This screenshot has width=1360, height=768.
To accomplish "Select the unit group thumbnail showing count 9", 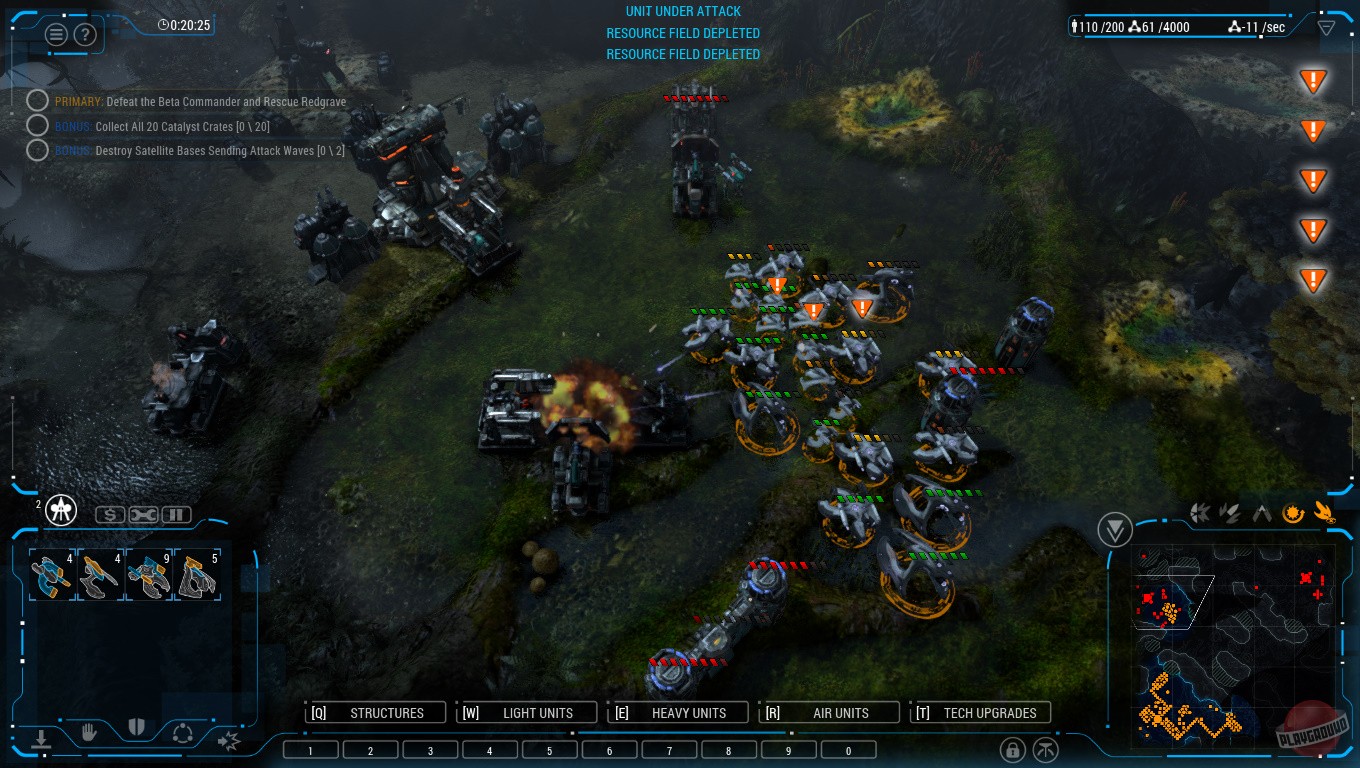I will click(x=148, y=573).
